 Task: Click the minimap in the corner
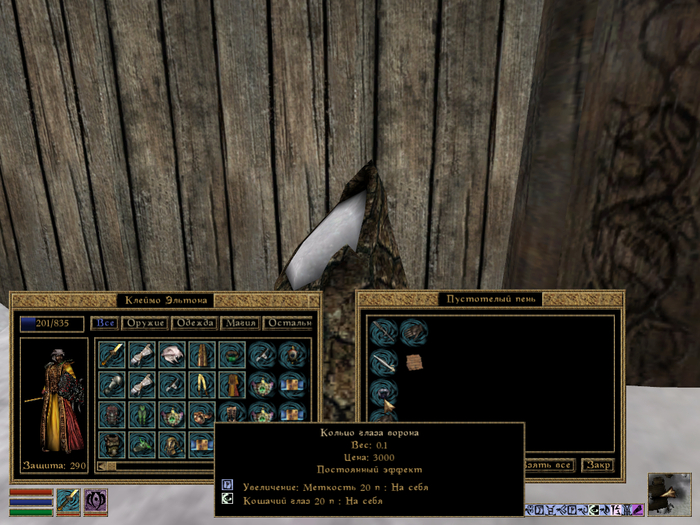coord(669,495)
